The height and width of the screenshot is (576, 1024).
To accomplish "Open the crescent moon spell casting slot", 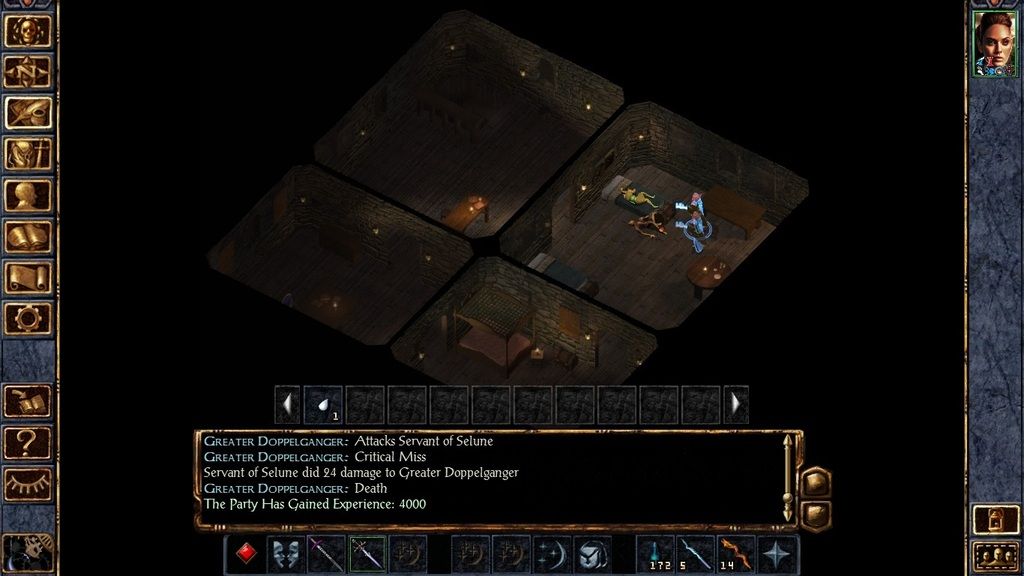I will [552, 554].
